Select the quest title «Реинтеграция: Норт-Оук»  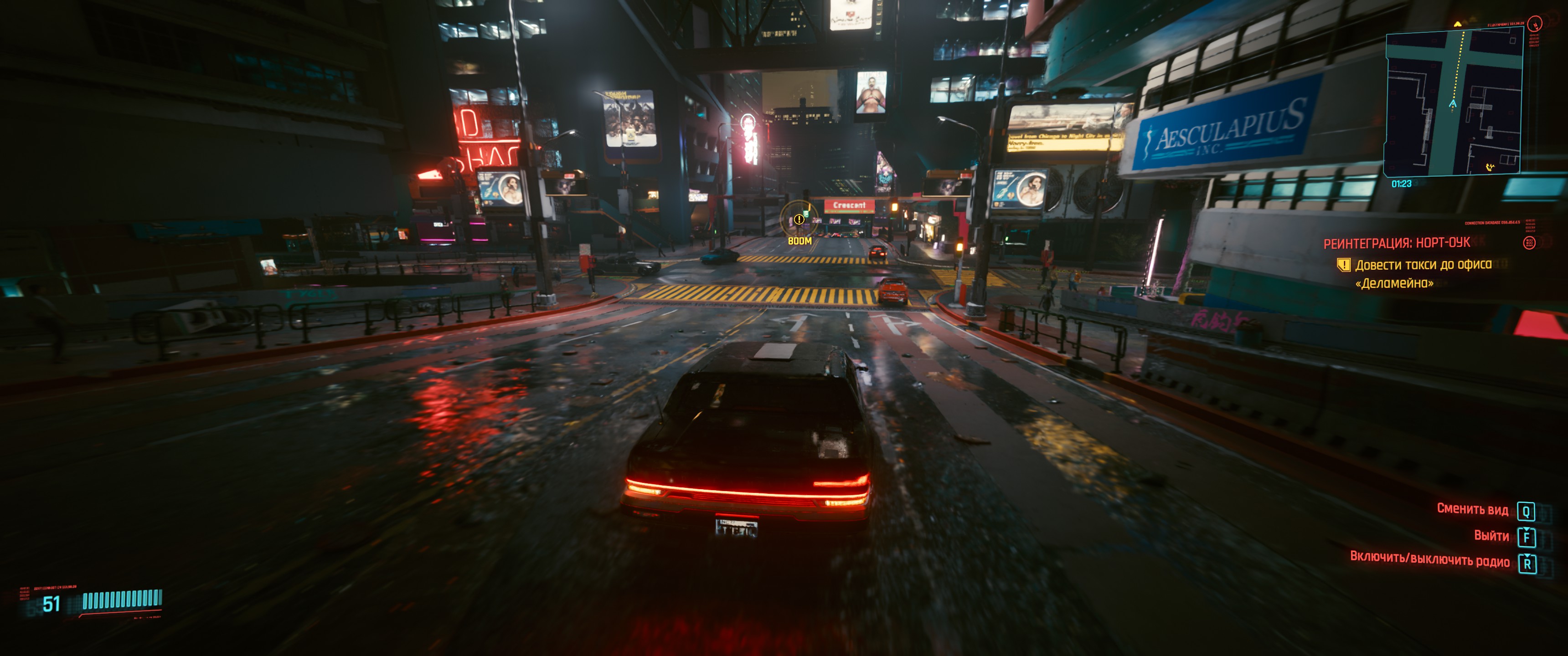(x=1396, y=243)
